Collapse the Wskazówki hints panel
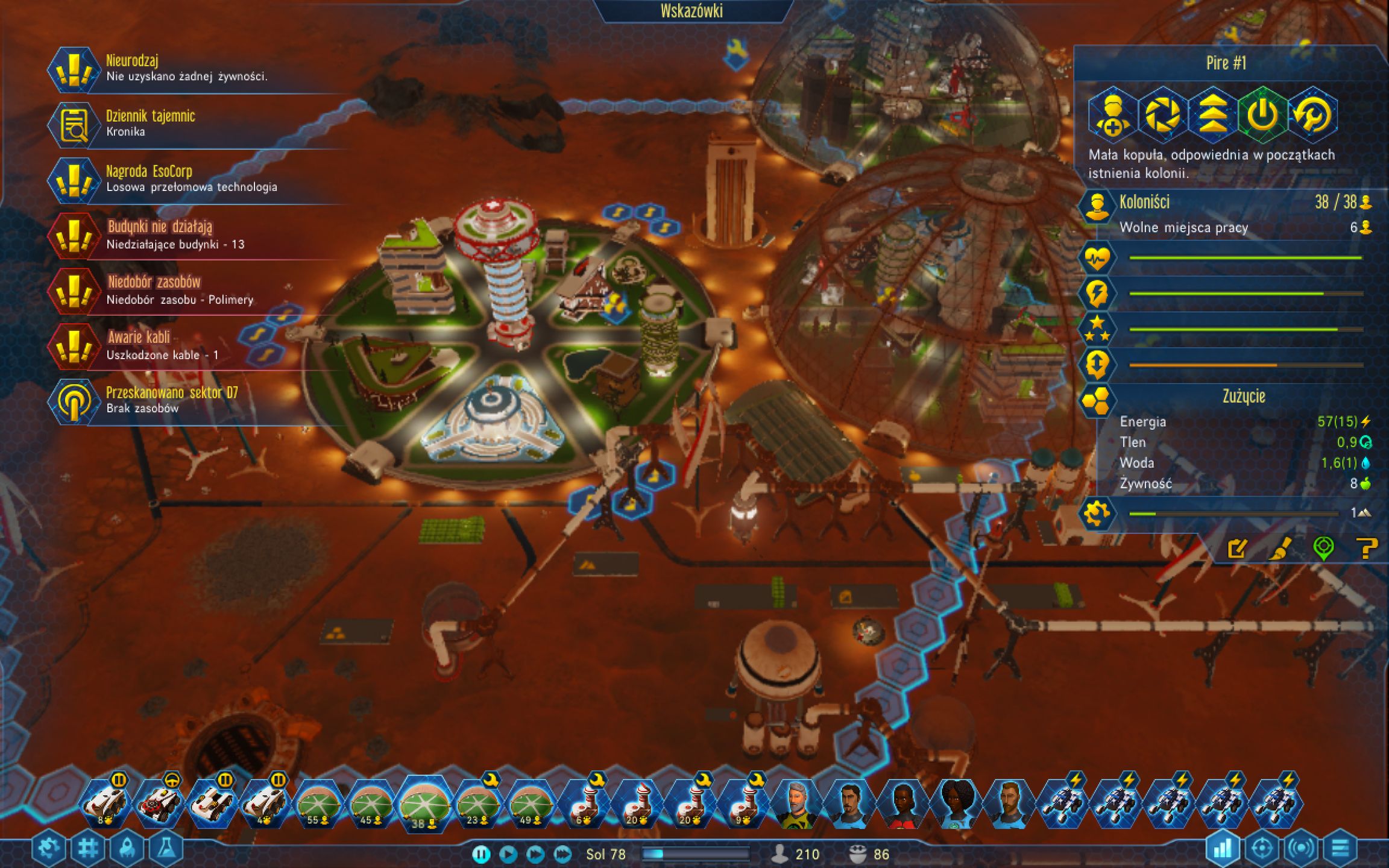The height and width of the screenshot is (868, 1389). 691,10
